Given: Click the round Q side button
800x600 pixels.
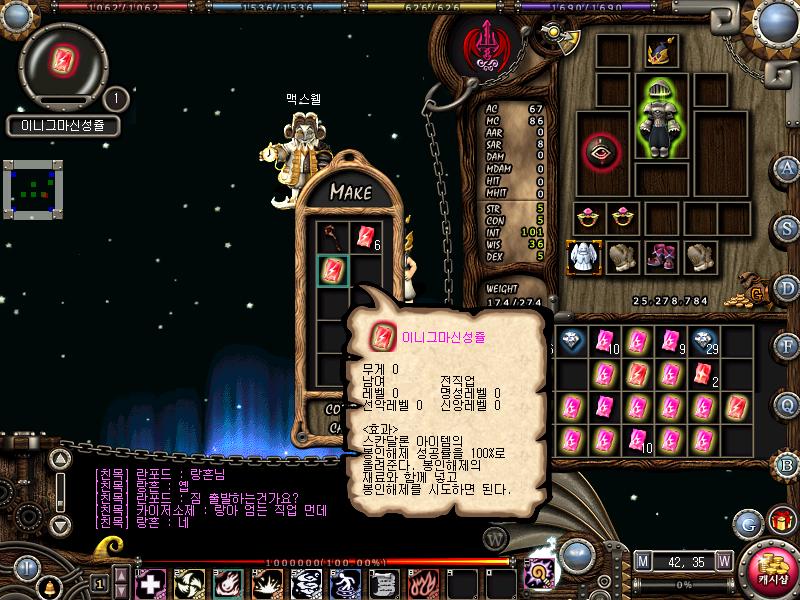Looking at the screenshot, I should tap(788, 405).
